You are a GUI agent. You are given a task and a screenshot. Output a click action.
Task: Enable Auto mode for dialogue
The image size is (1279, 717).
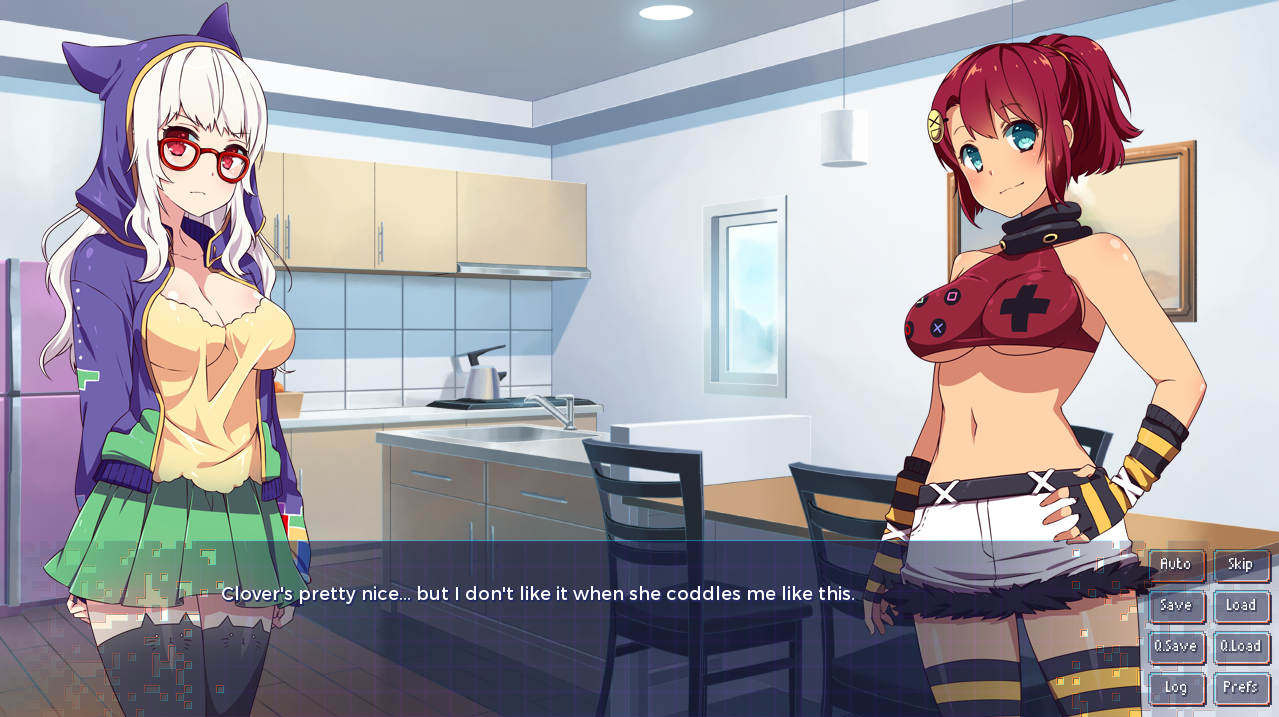pyautogui.click(x=1176, y=565)
